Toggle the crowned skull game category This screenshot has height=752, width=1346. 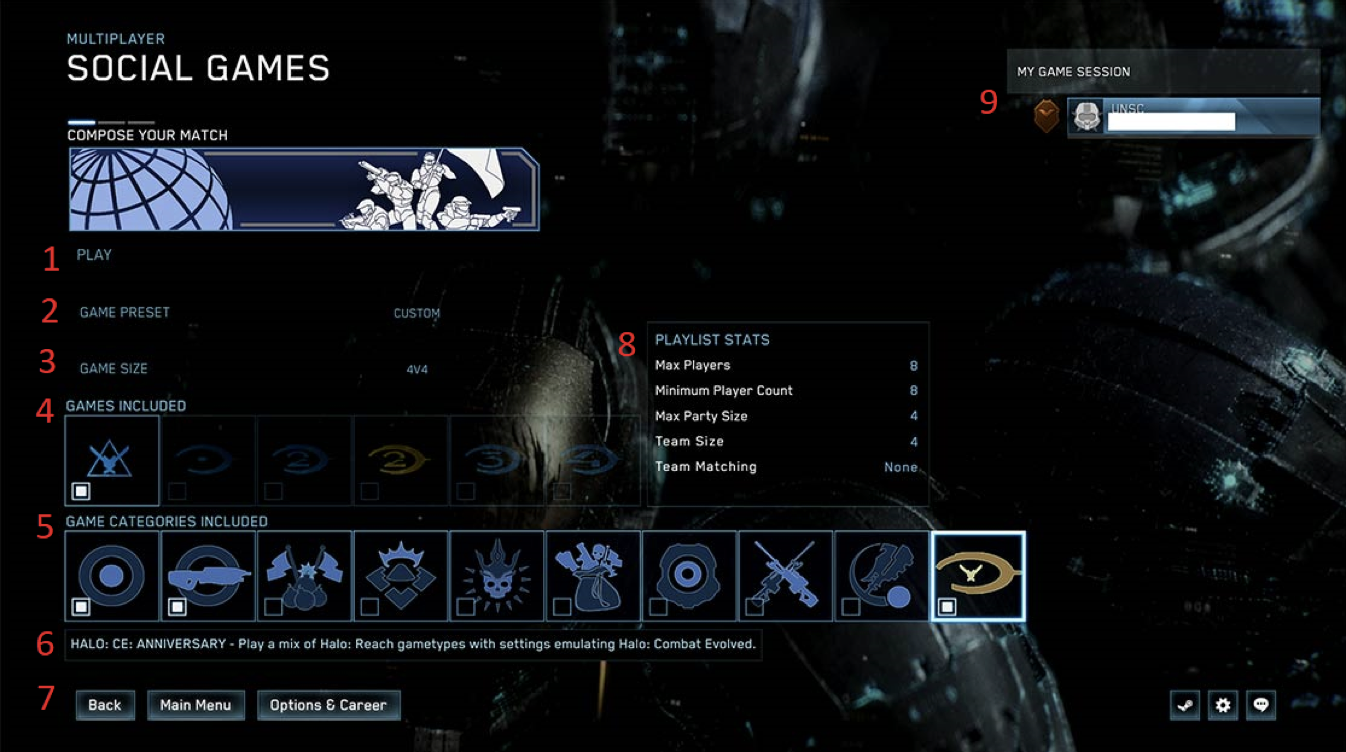point(496,576)
